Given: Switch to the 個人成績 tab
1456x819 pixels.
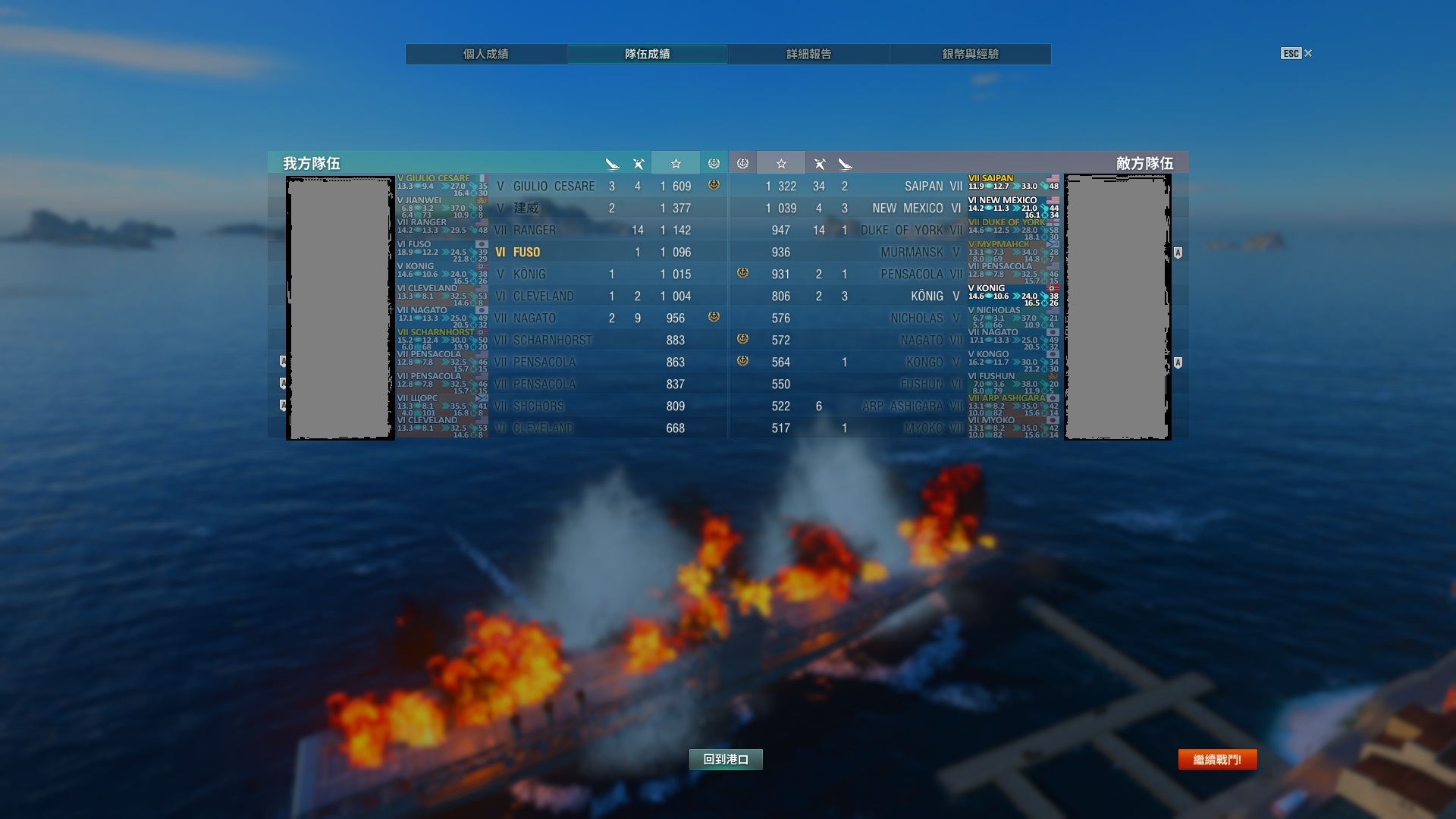Looking at the screenshot, I should tap(486, 54).
